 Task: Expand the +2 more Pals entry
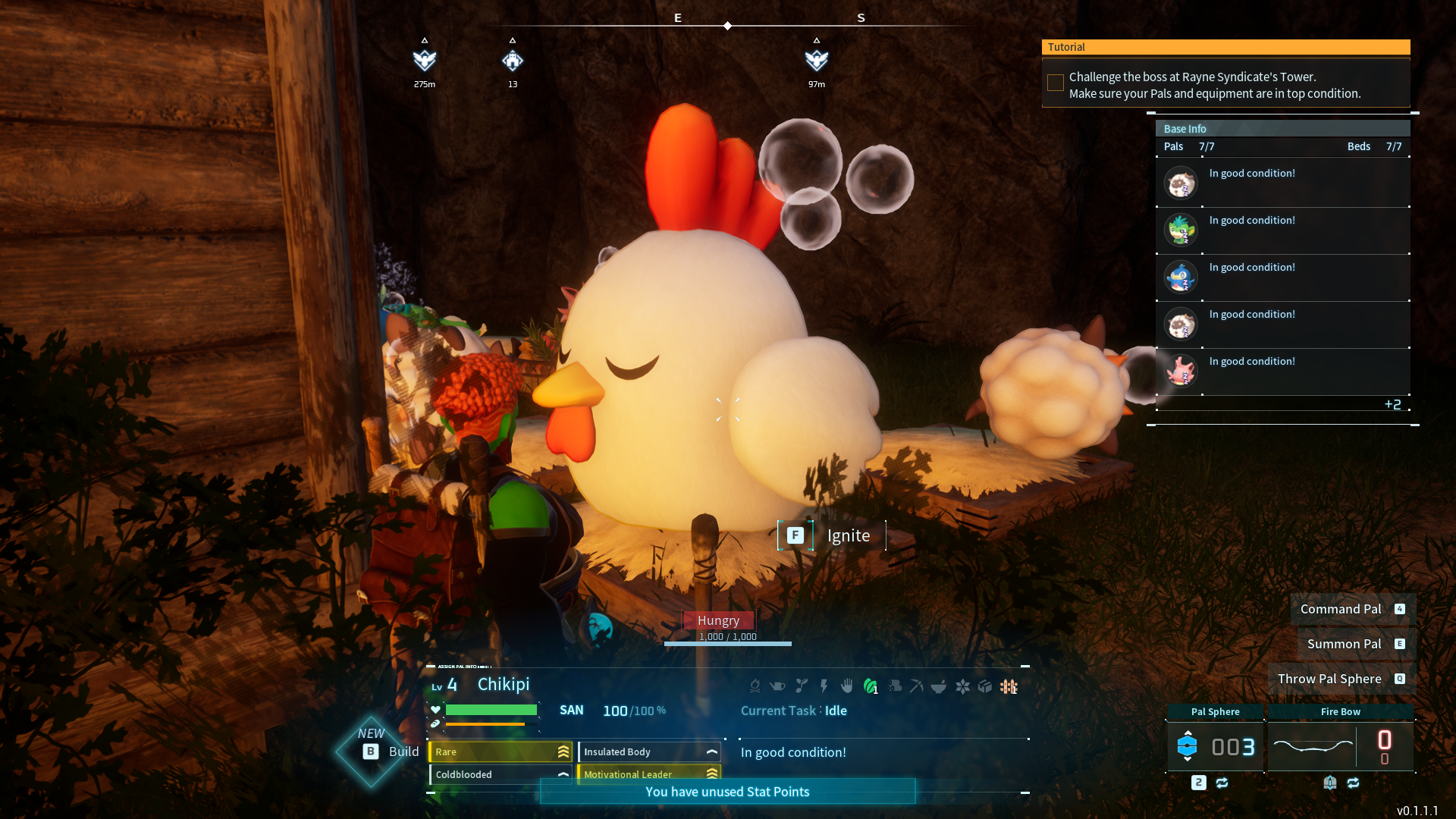[x=1392, y=404]
